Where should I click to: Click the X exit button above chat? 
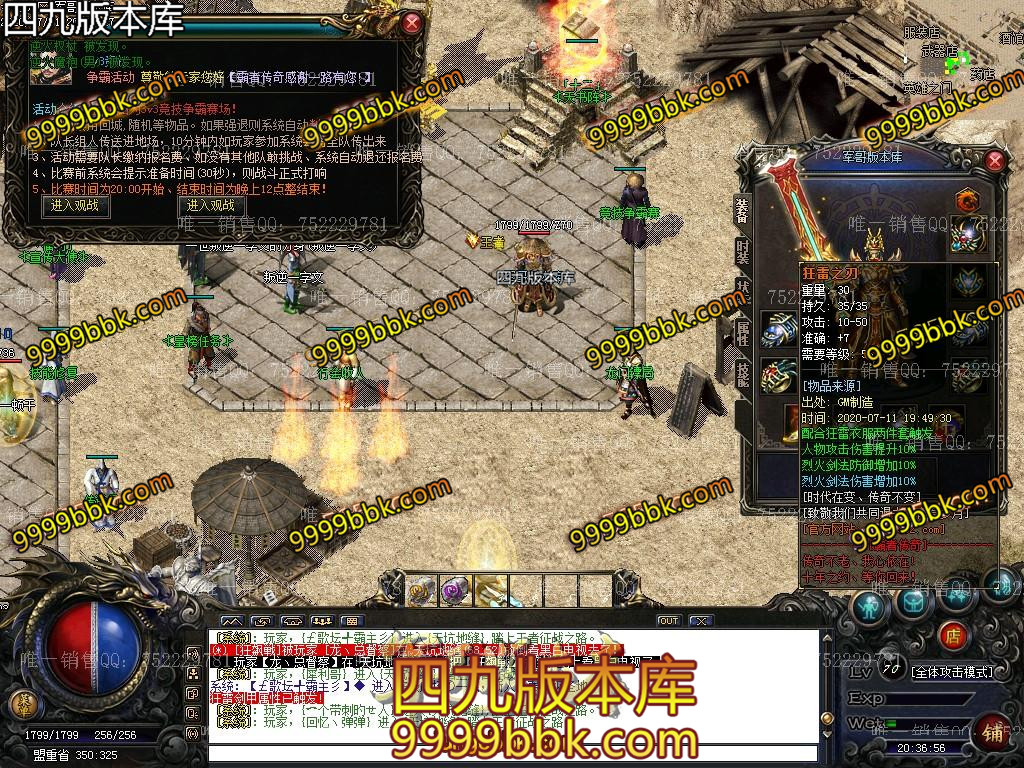pos(701,621)
